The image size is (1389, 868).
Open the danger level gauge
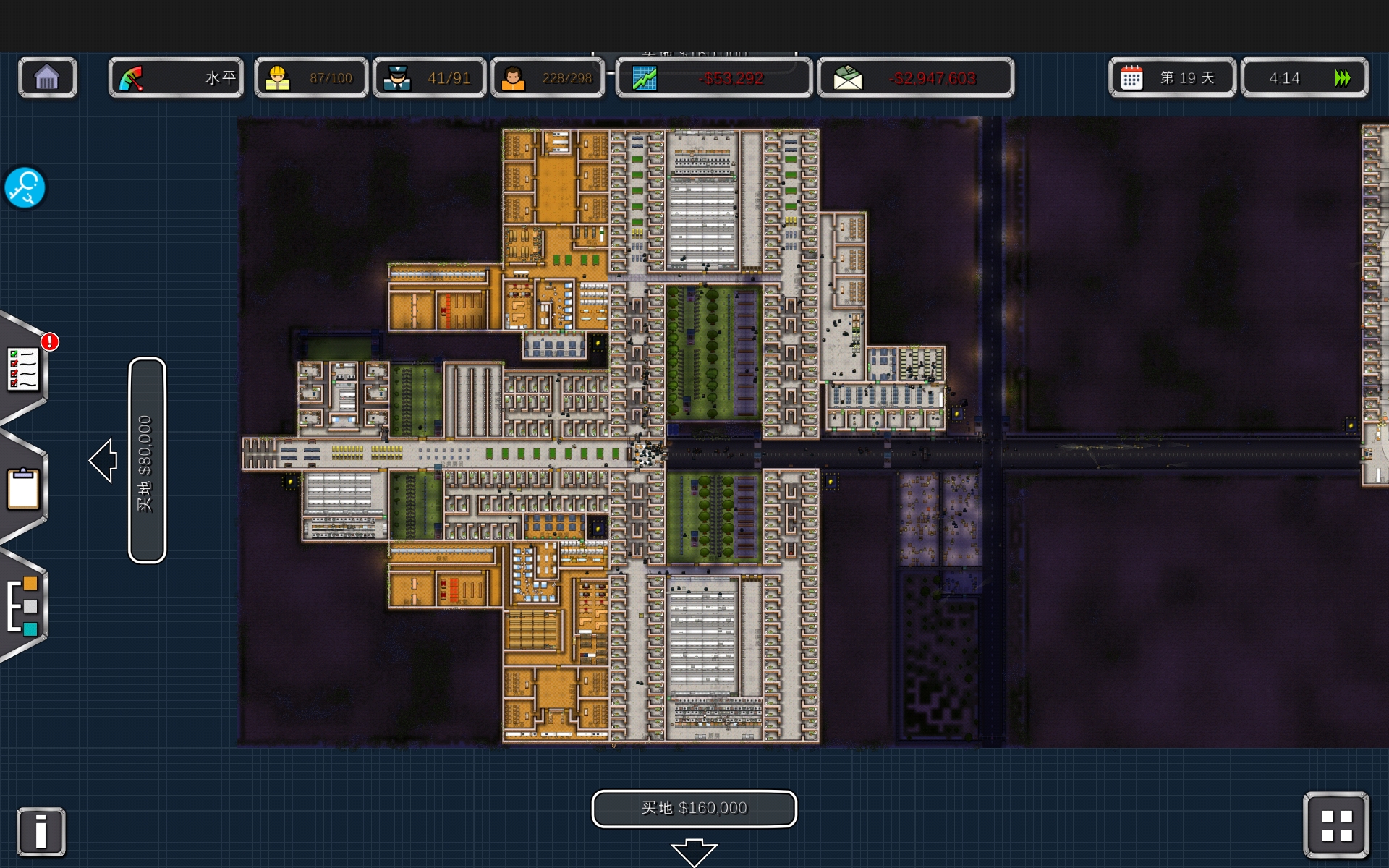click(176, 77)
